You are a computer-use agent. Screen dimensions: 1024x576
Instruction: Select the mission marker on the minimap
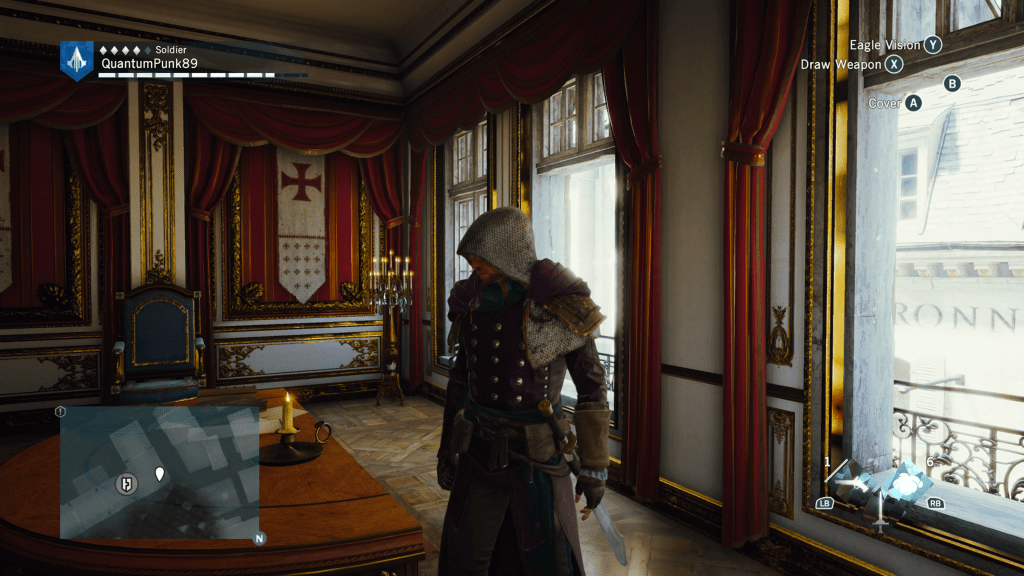[x=127, y=483]
